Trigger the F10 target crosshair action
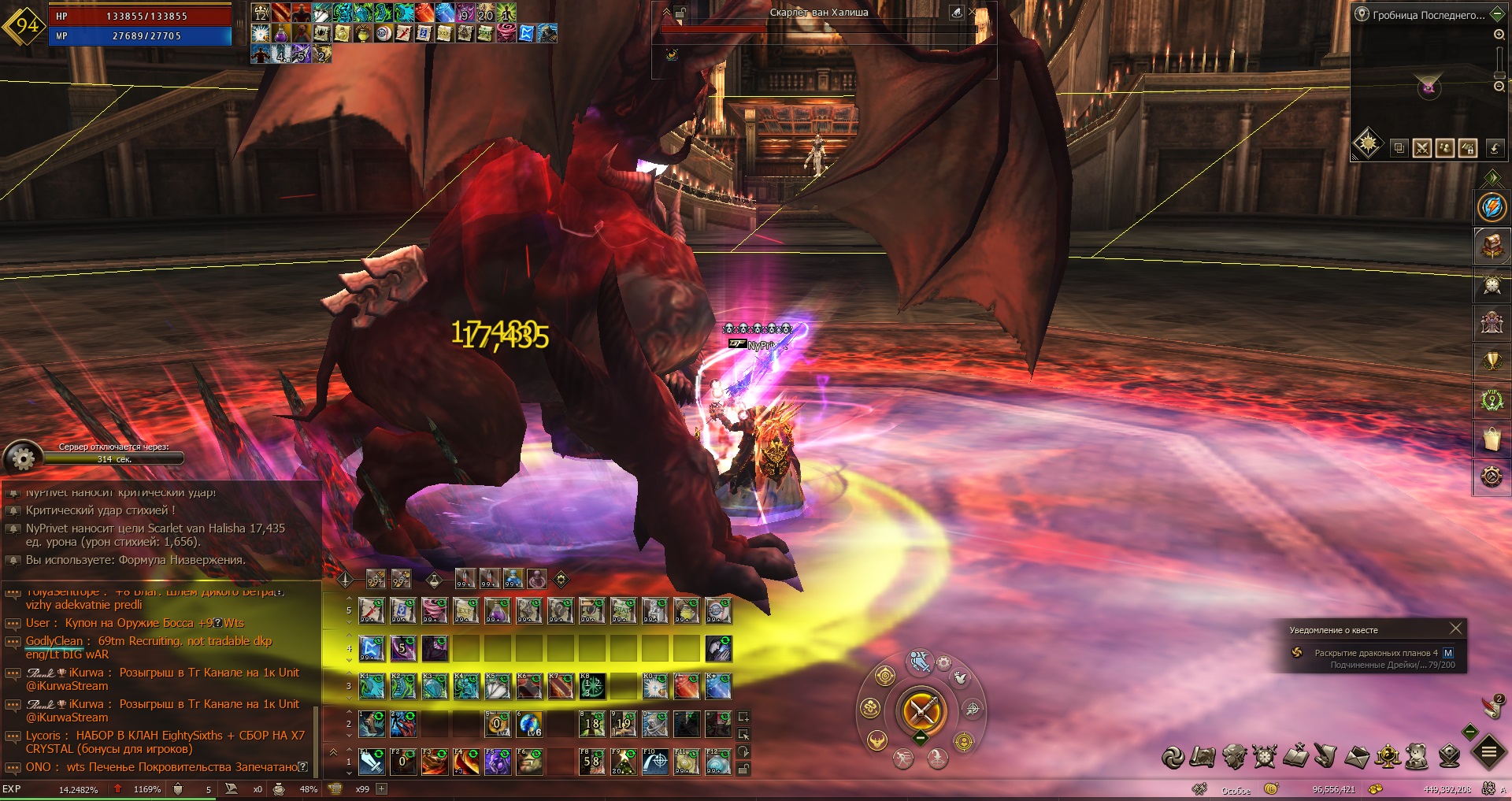The image size is (1512, 801). click(x=655, y=762)
